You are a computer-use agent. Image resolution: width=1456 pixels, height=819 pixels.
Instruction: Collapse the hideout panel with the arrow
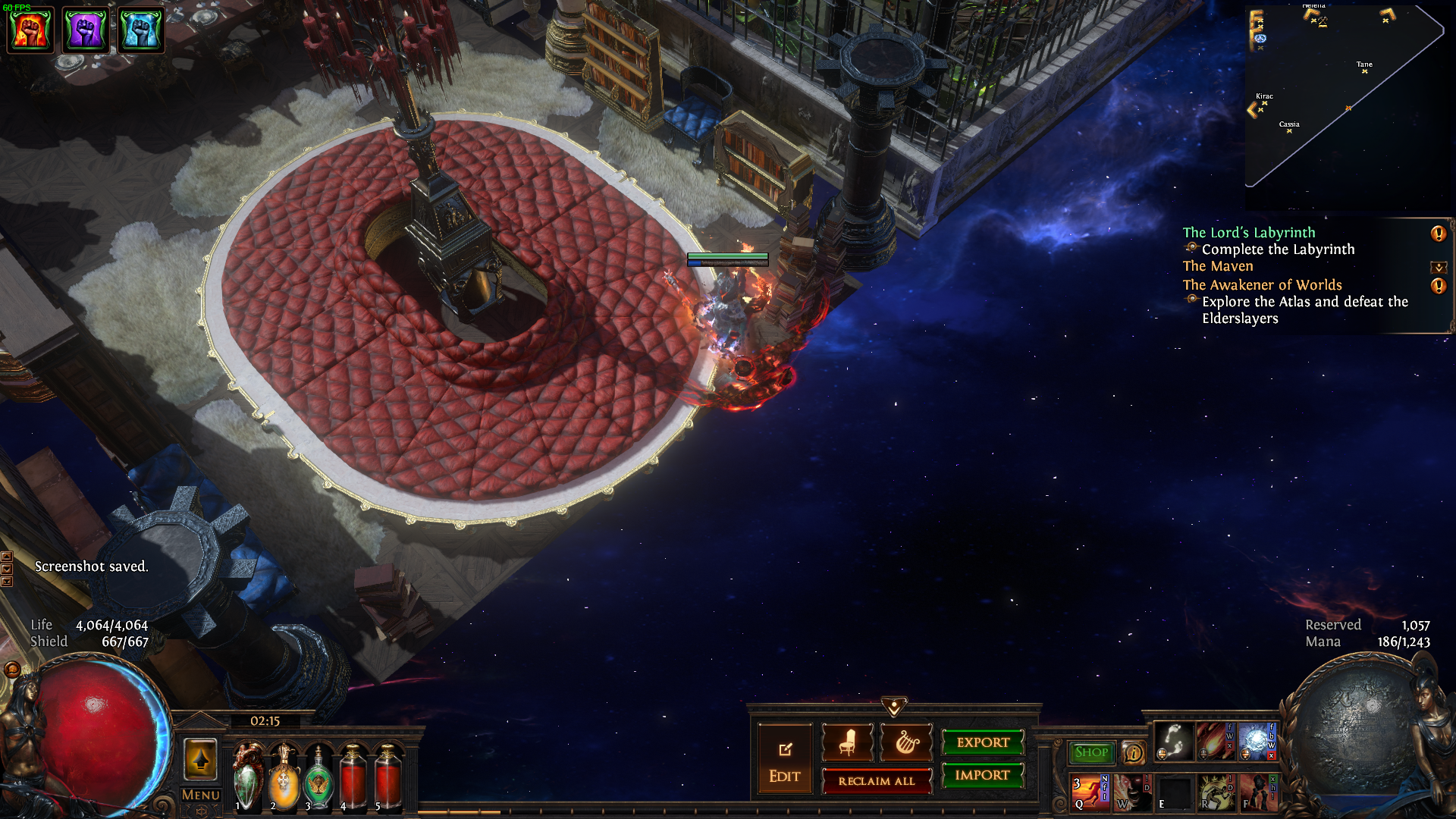pyautogui.click(x=894, y=707)
